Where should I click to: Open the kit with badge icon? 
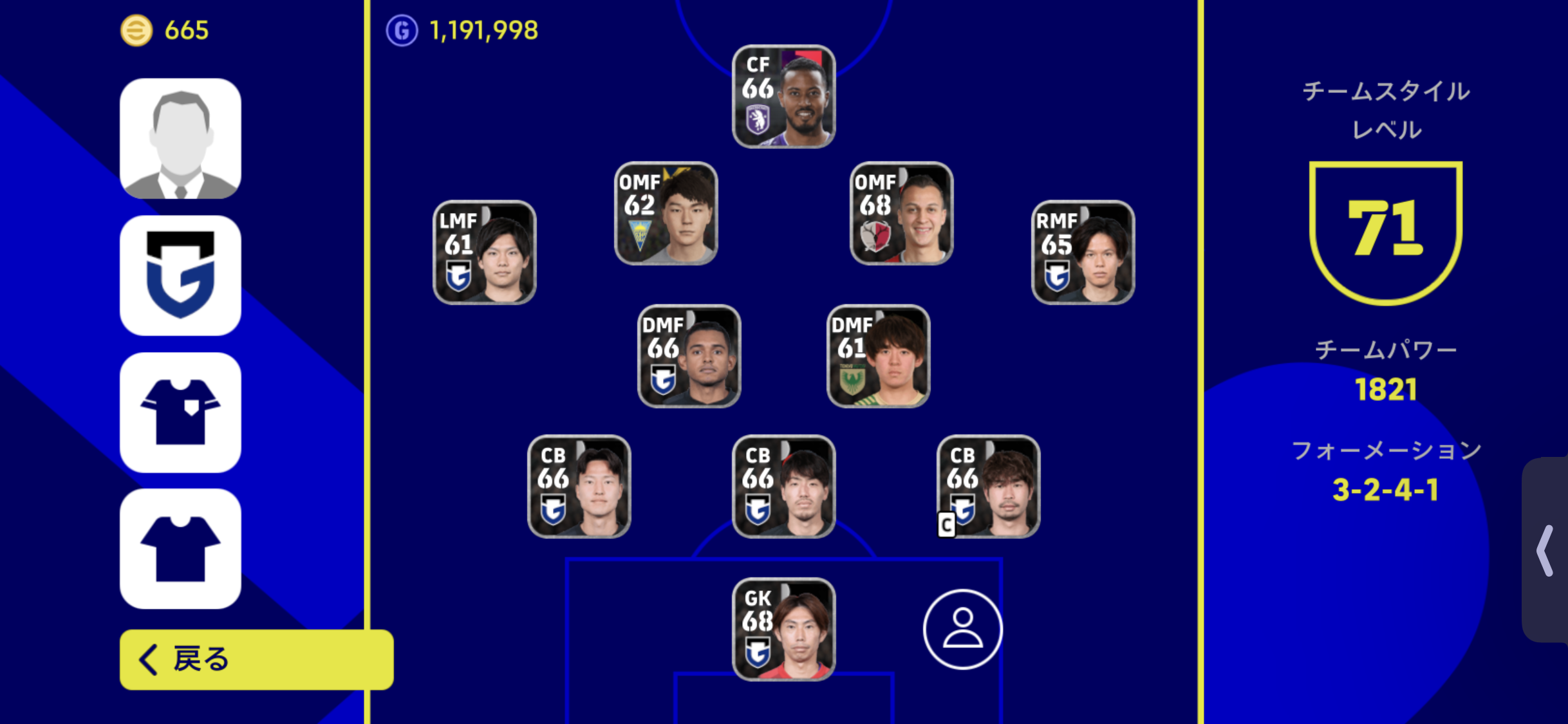point(180,413)
